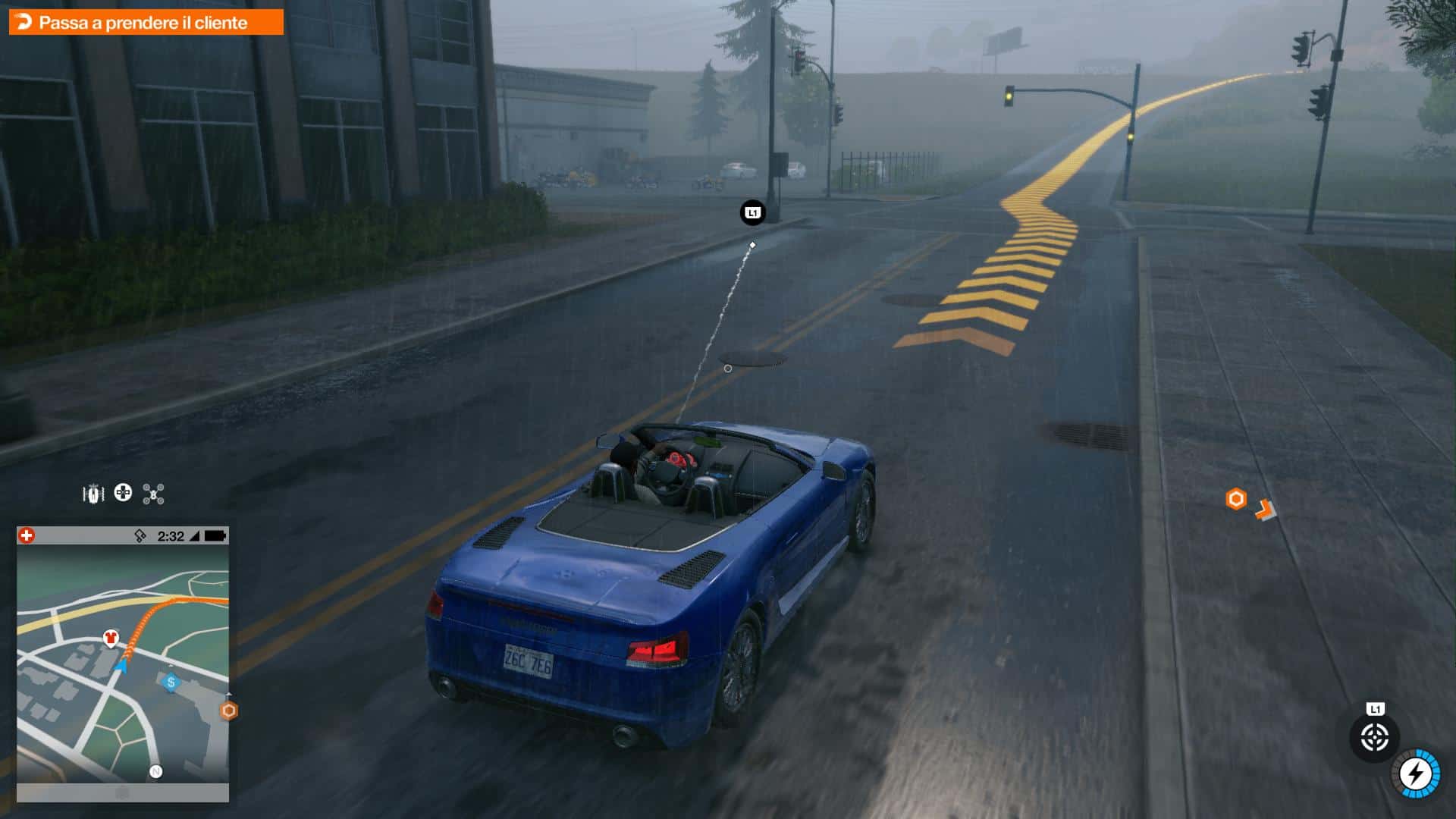Click the lightning bolt botnet icon
1456x819 pixels.
1415,774
